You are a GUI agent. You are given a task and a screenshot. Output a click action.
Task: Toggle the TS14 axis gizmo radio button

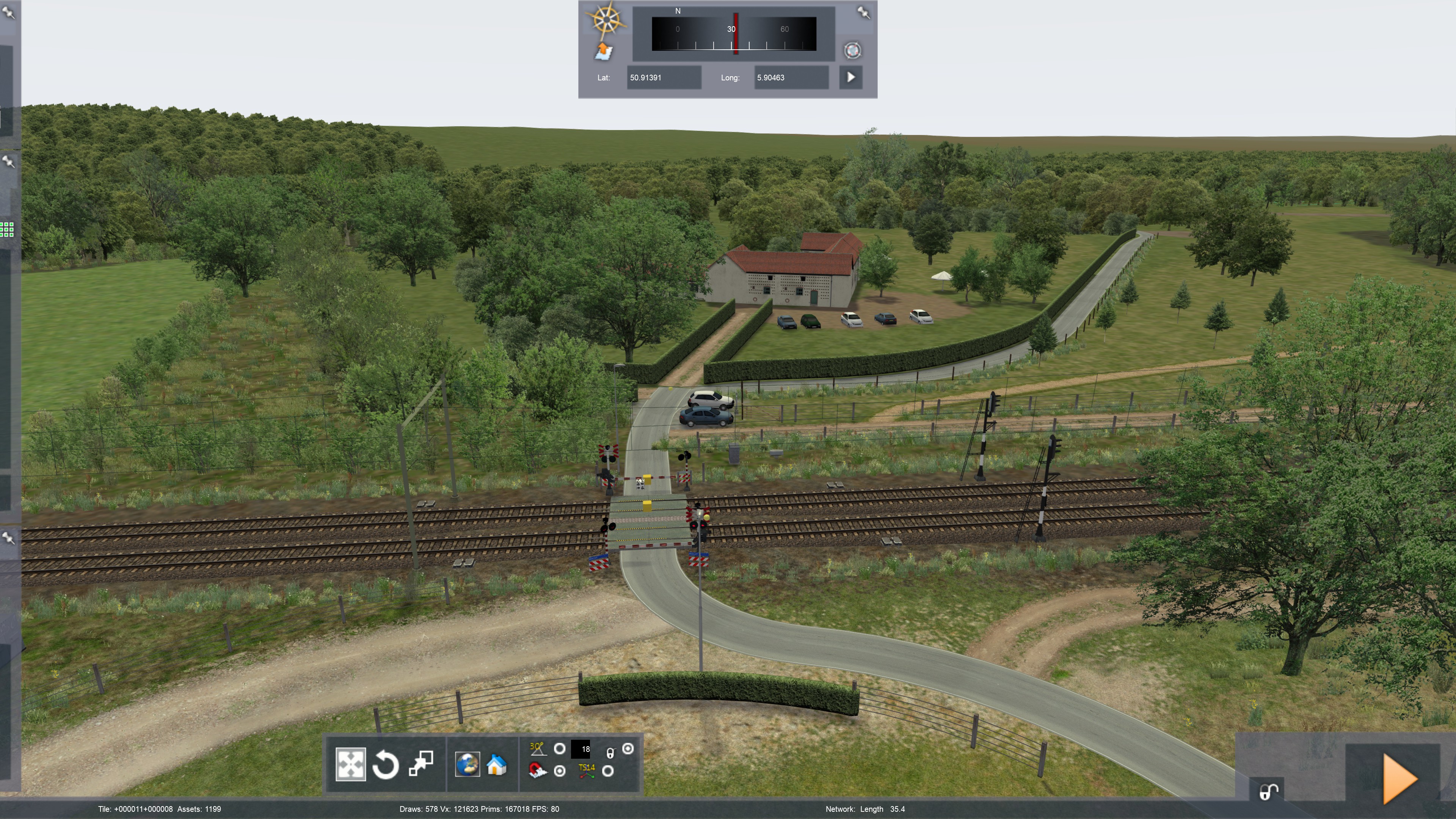[x=607, y=771]
